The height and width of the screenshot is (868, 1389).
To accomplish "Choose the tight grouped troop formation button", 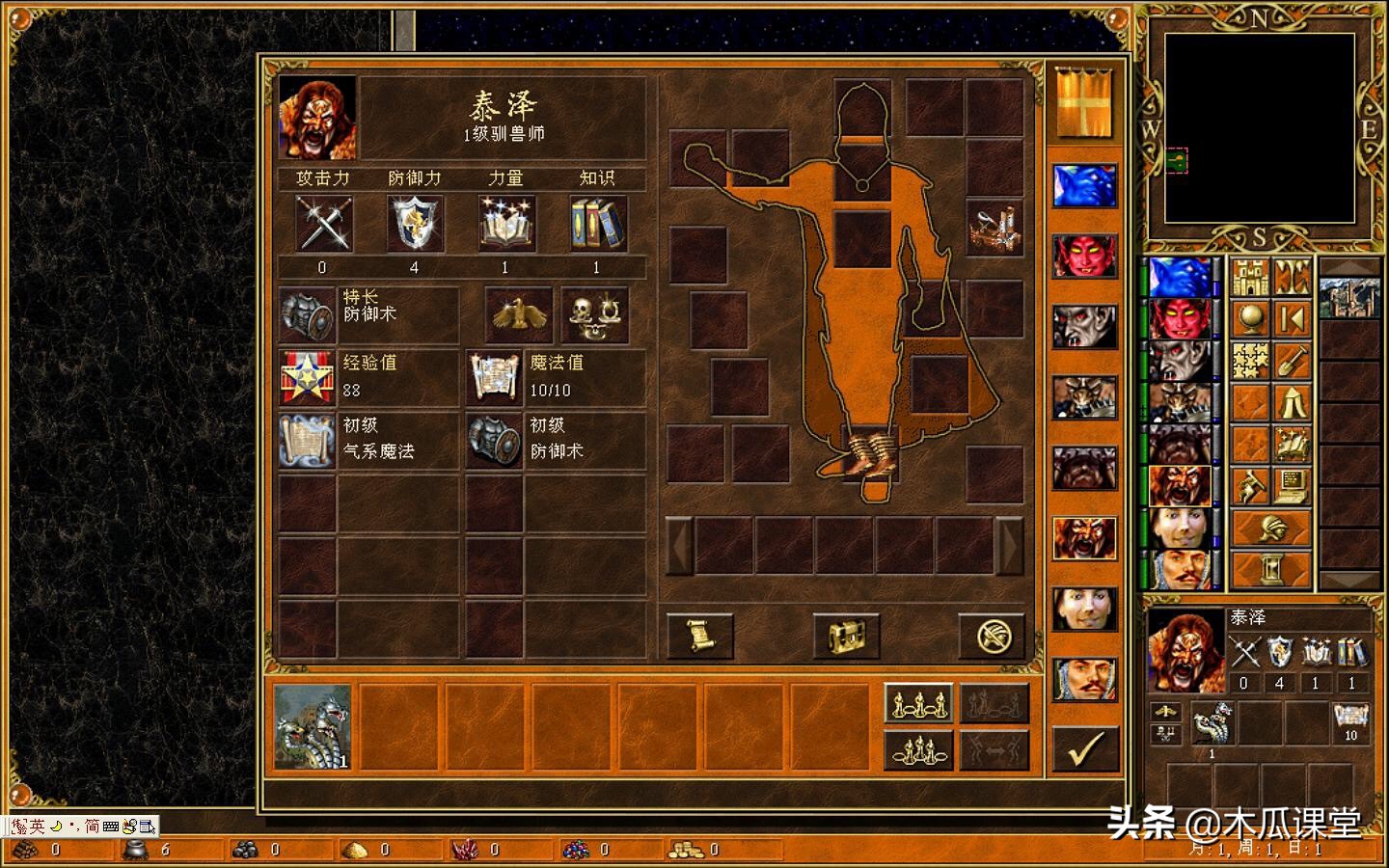I will pyautogui.click(x=917, y=750).
